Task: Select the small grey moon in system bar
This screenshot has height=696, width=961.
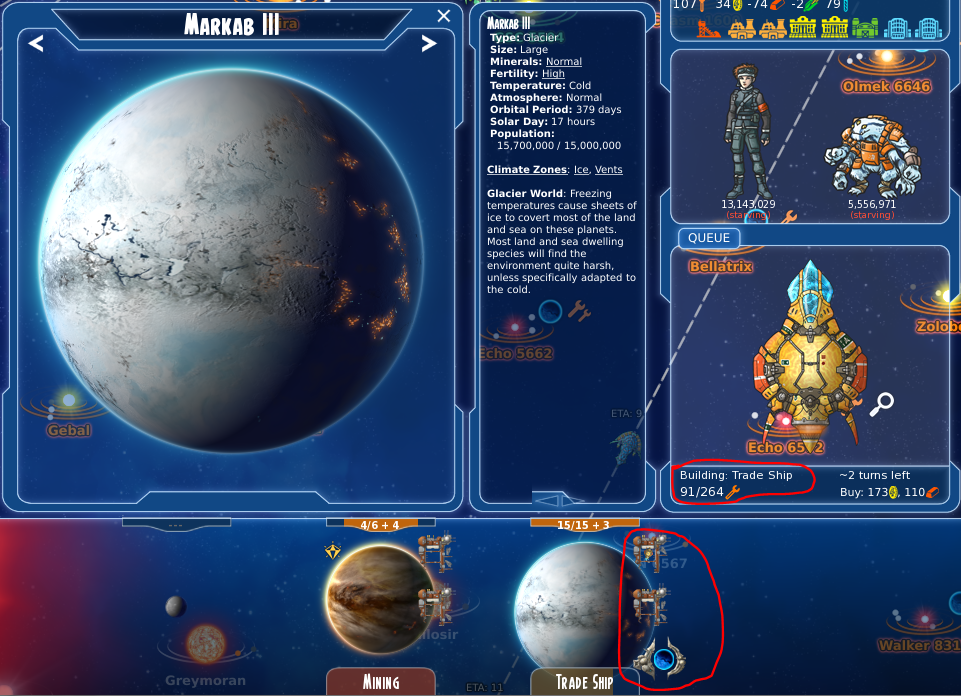Action: (175, 606)
